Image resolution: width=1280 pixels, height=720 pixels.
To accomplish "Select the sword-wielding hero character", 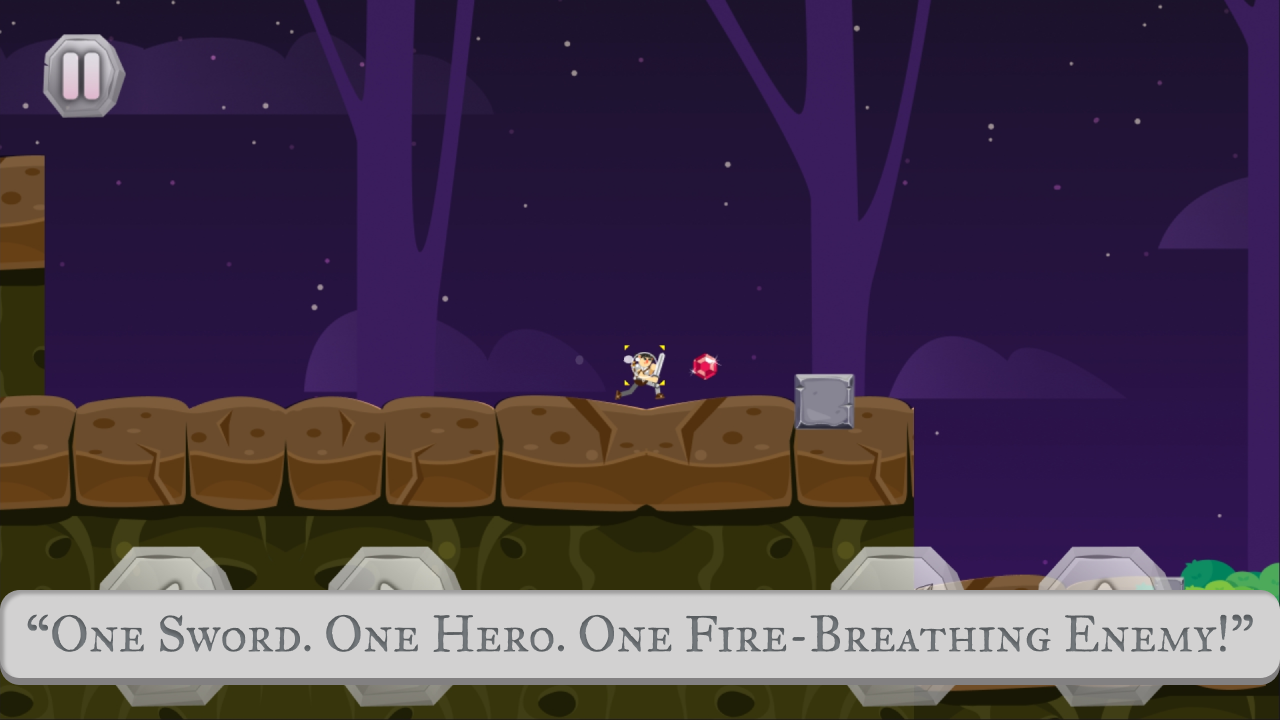I will pyautogui.click(x=640, y=375).
